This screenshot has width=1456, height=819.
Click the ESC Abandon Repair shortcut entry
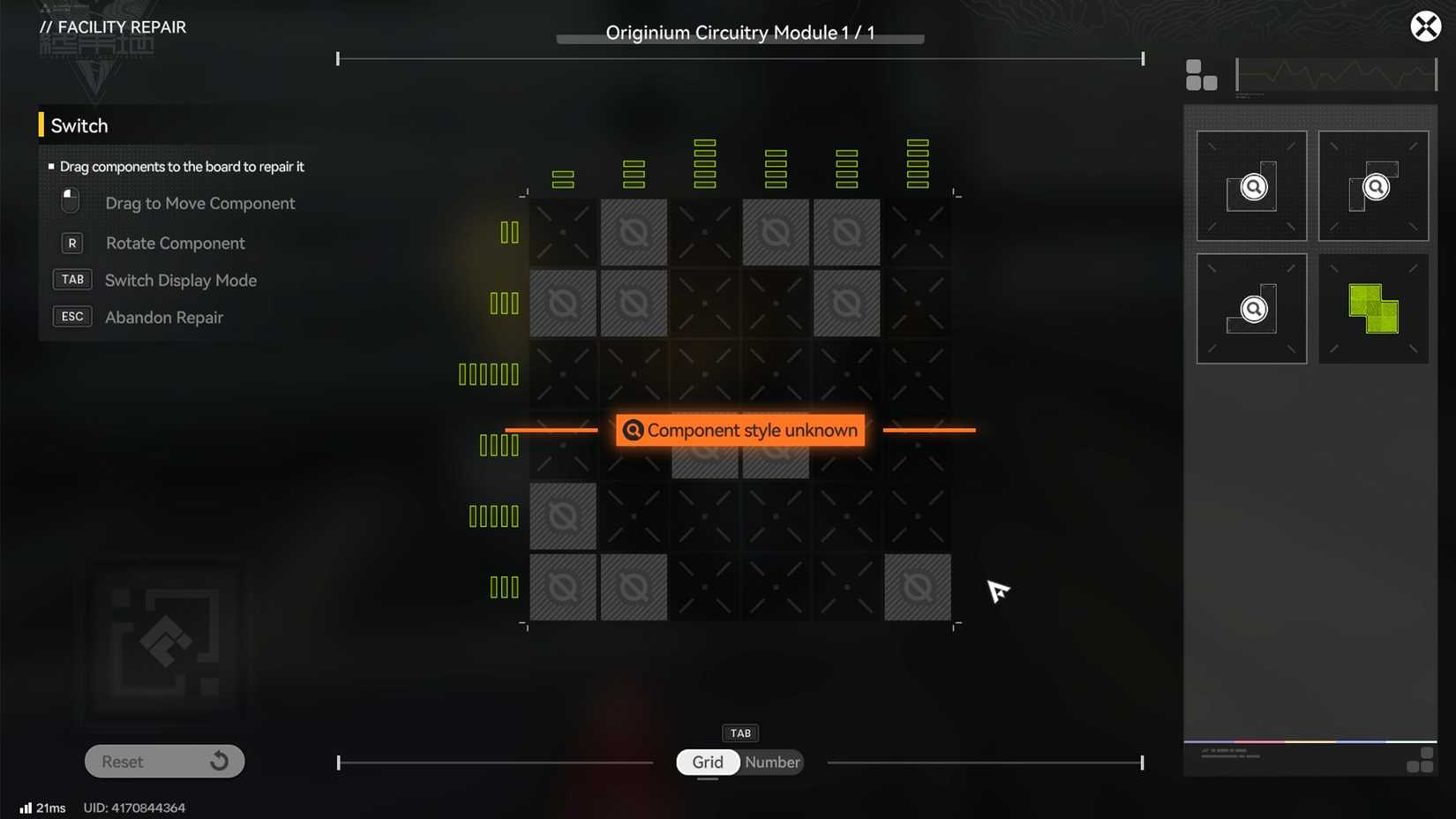click(x=72, y=316)
